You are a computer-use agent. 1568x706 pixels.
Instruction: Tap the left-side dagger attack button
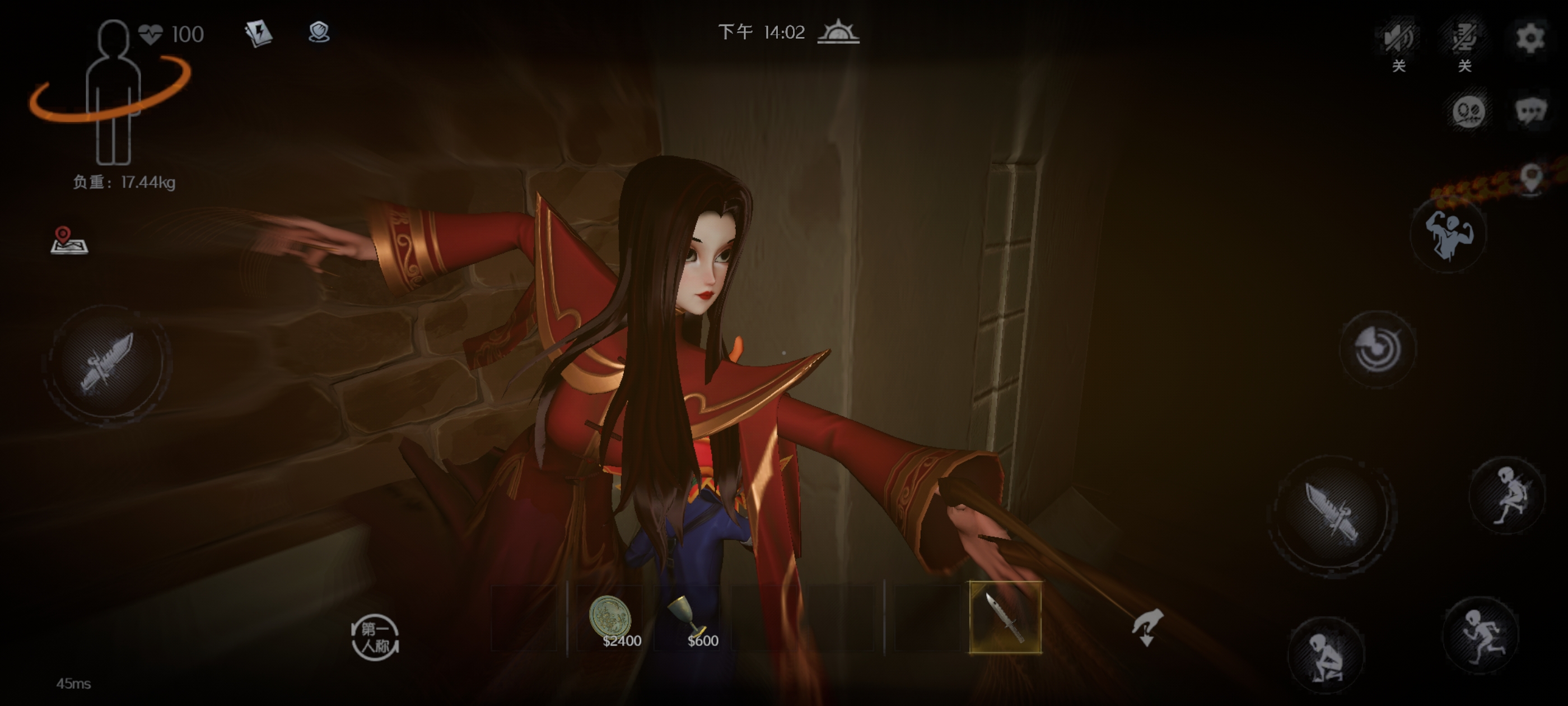tap(106, 363)
